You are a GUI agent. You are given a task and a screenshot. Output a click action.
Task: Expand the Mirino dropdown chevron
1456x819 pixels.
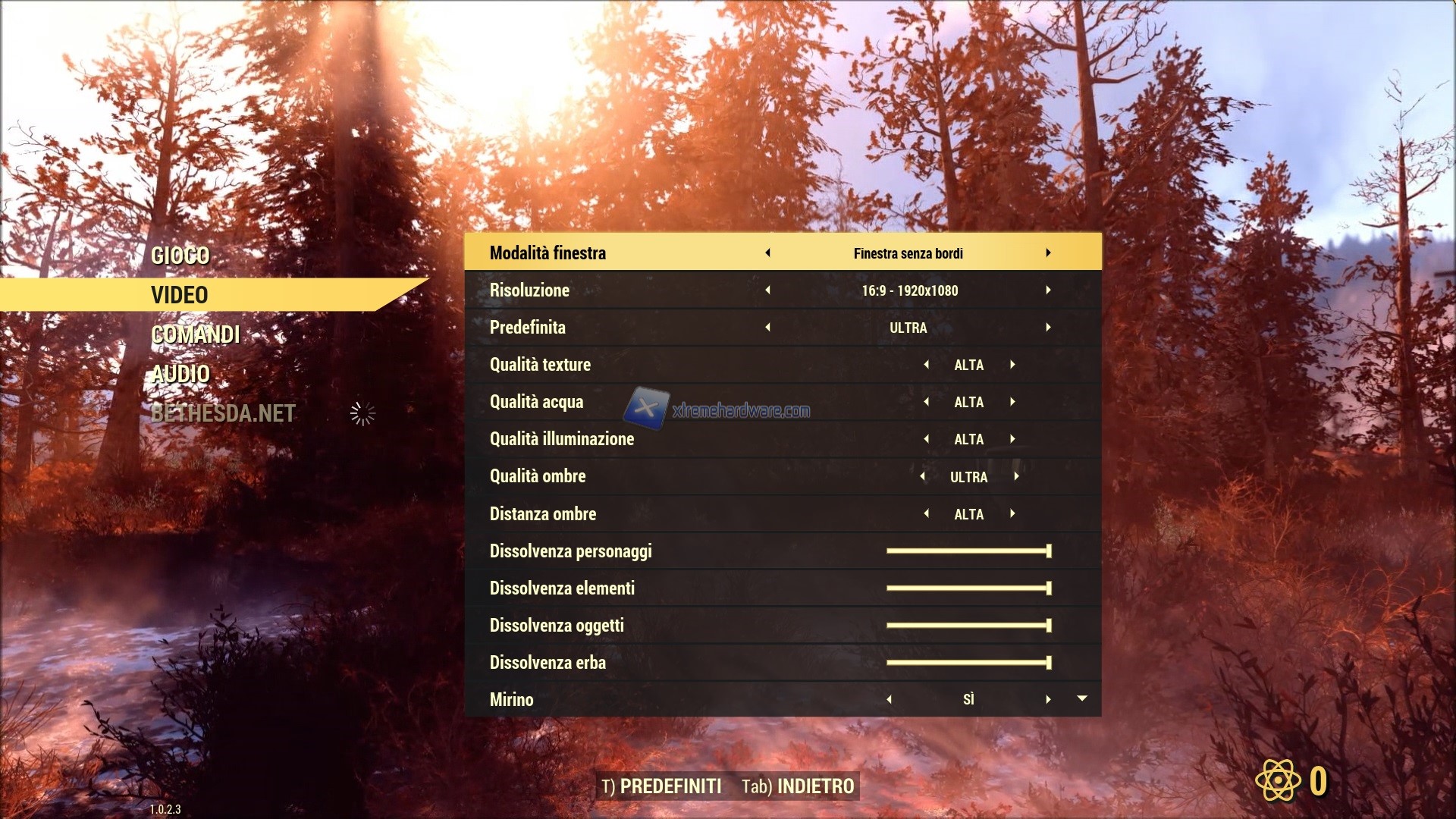(x=1083, y=699)
